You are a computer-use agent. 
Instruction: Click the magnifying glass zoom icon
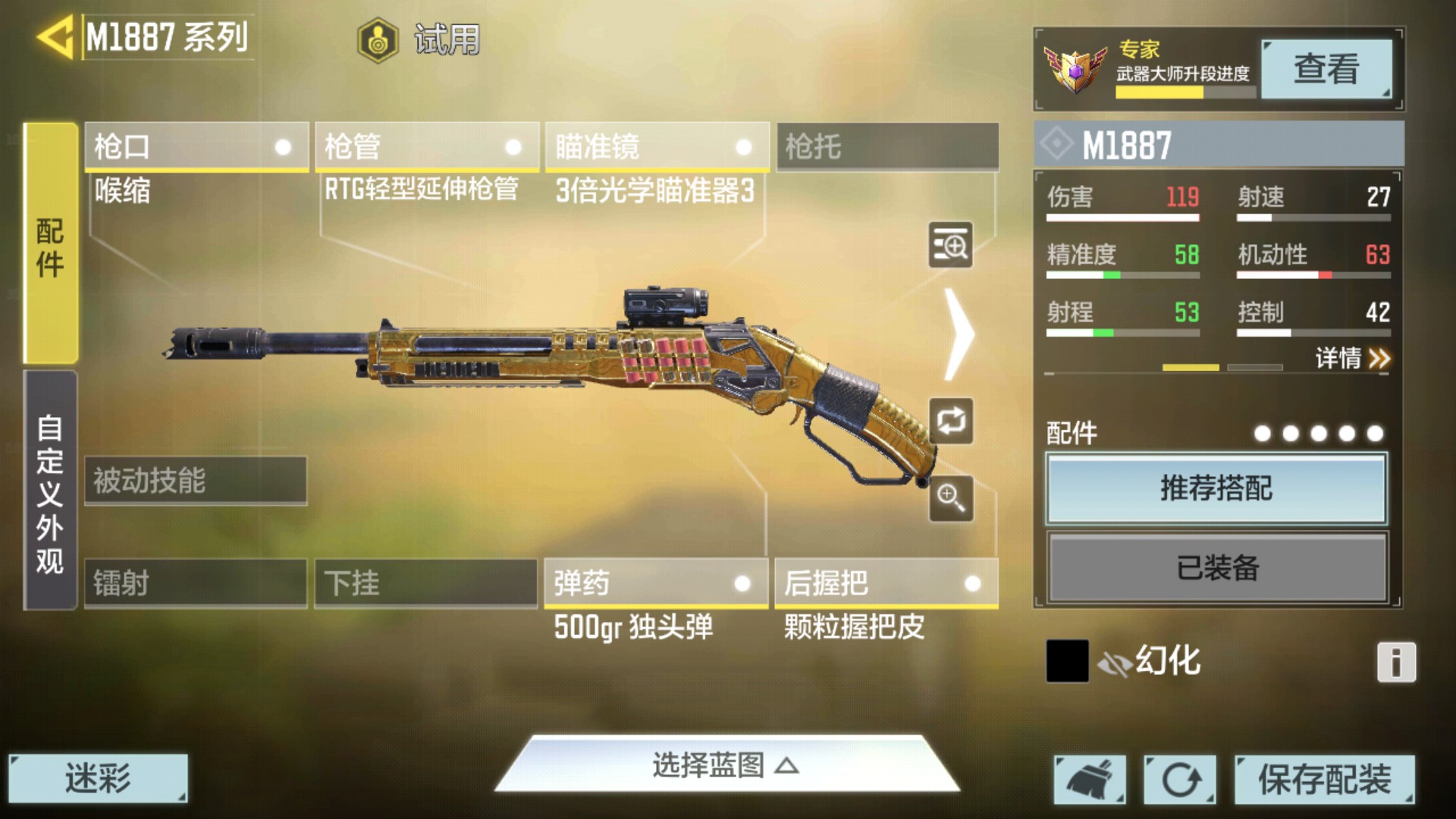coord(951,498)
